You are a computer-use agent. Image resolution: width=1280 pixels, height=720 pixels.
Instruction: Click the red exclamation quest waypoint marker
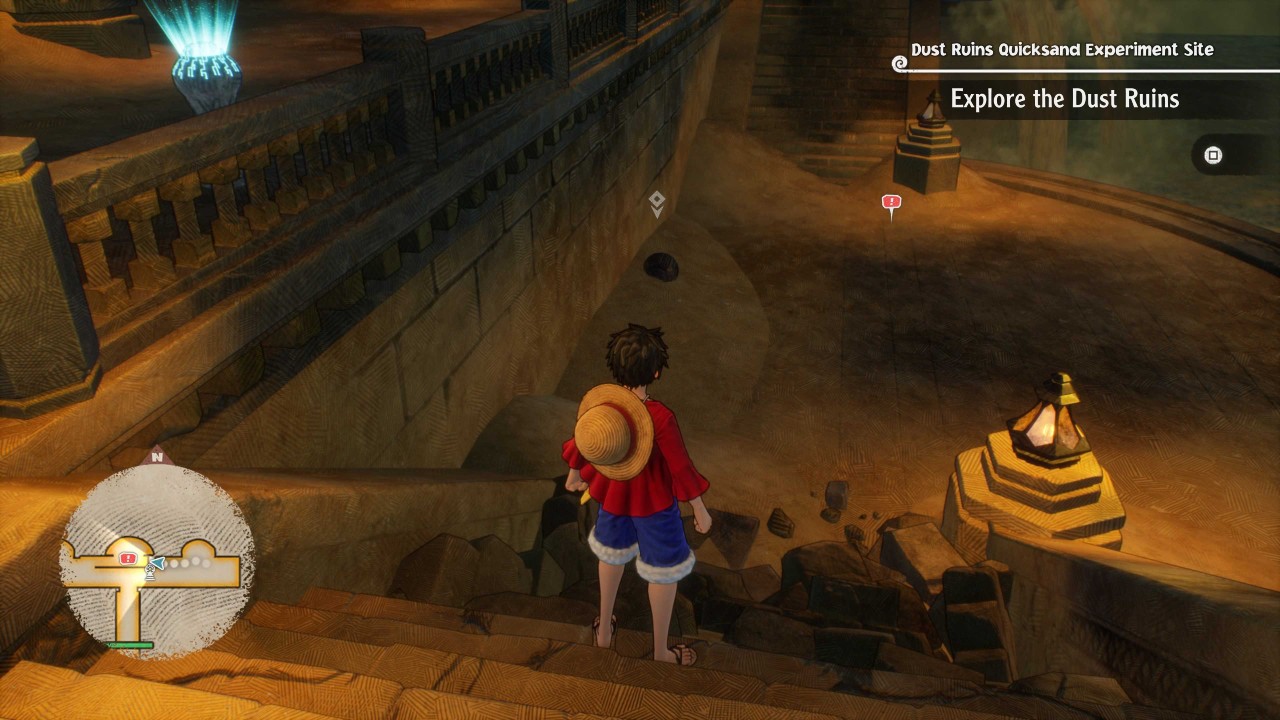[x=891, y=203]
